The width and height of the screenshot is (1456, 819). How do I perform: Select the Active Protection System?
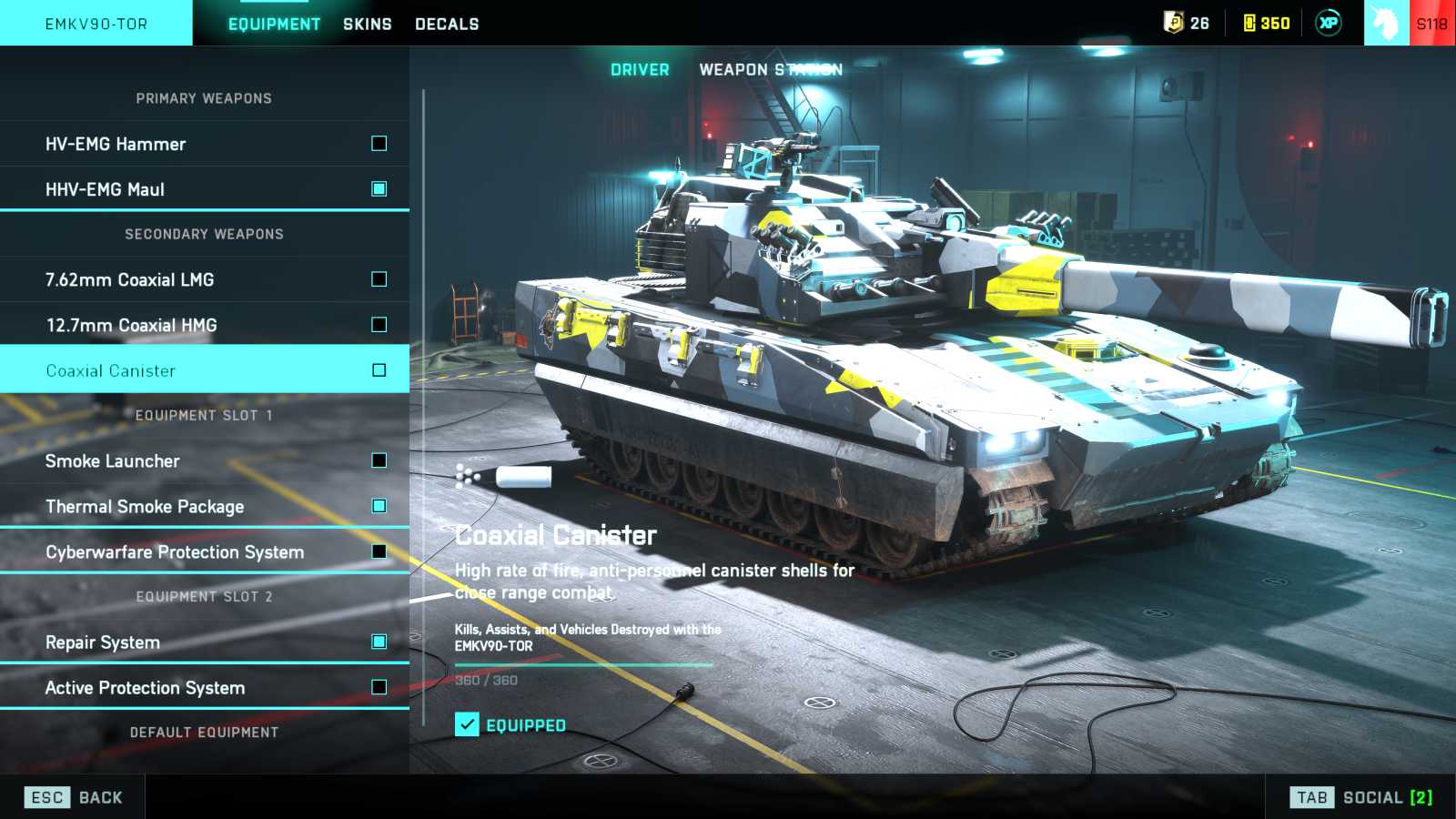[x=205, y=687]
